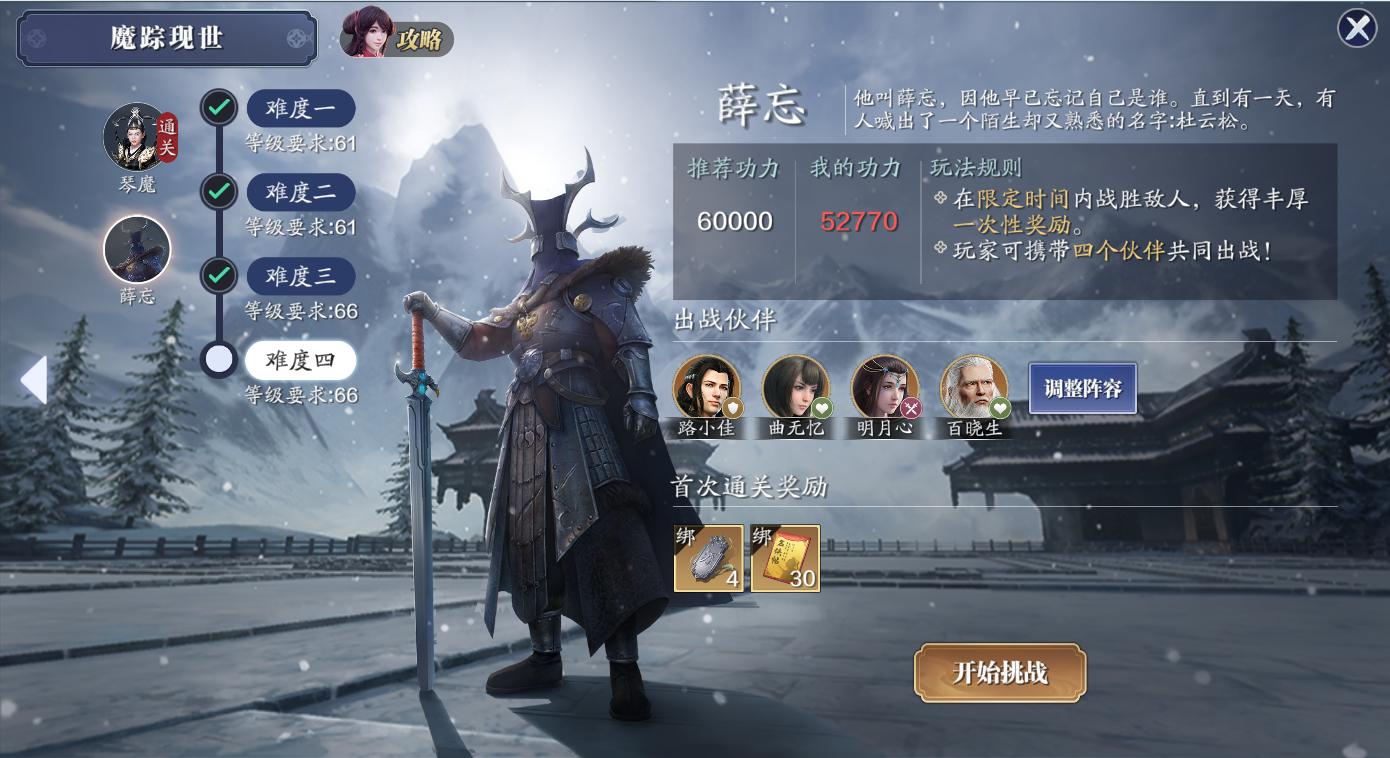Viewport: 1390px width, 758px height.
Task: Select the 难度一 difficulty entry
Action: tap(301, 108)
